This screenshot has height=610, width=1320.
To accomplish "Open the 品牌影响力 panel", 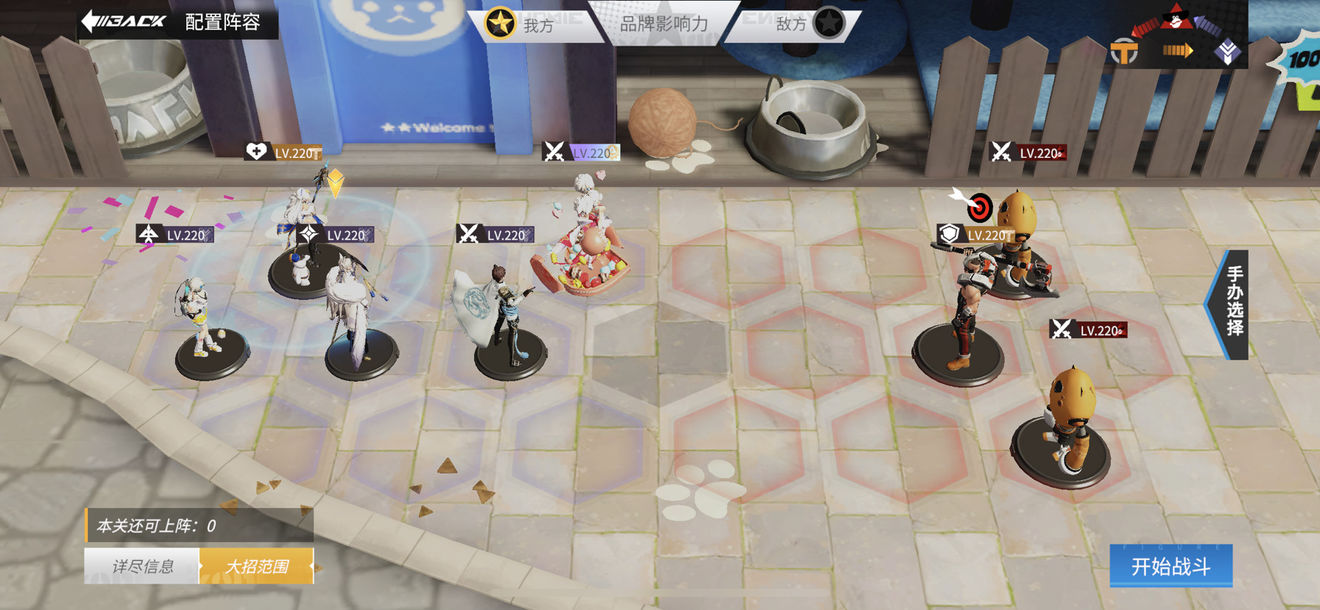I will [x=664, y=24].
